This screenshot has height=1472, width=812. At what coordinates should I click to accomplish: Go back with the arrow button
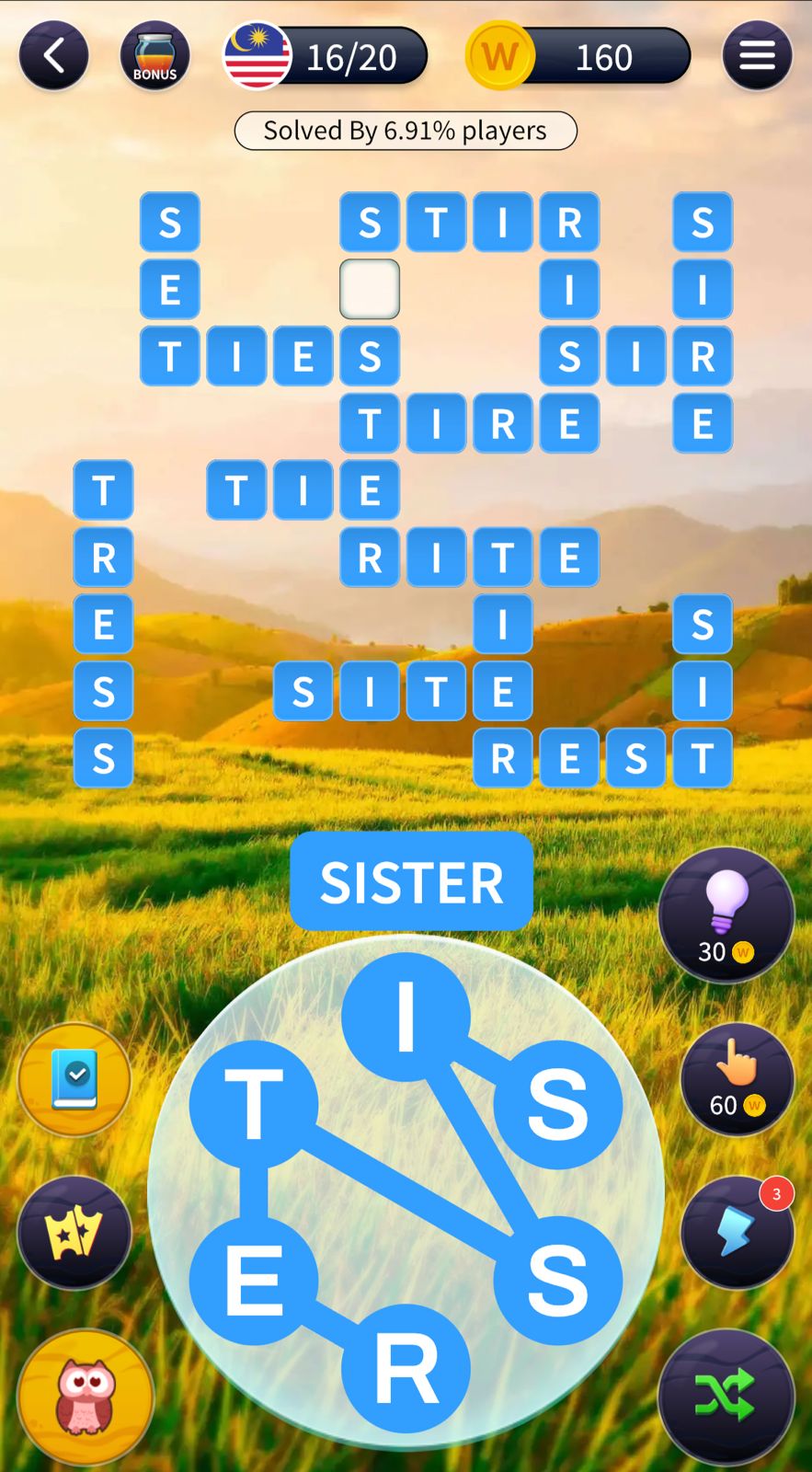point(53,56)
